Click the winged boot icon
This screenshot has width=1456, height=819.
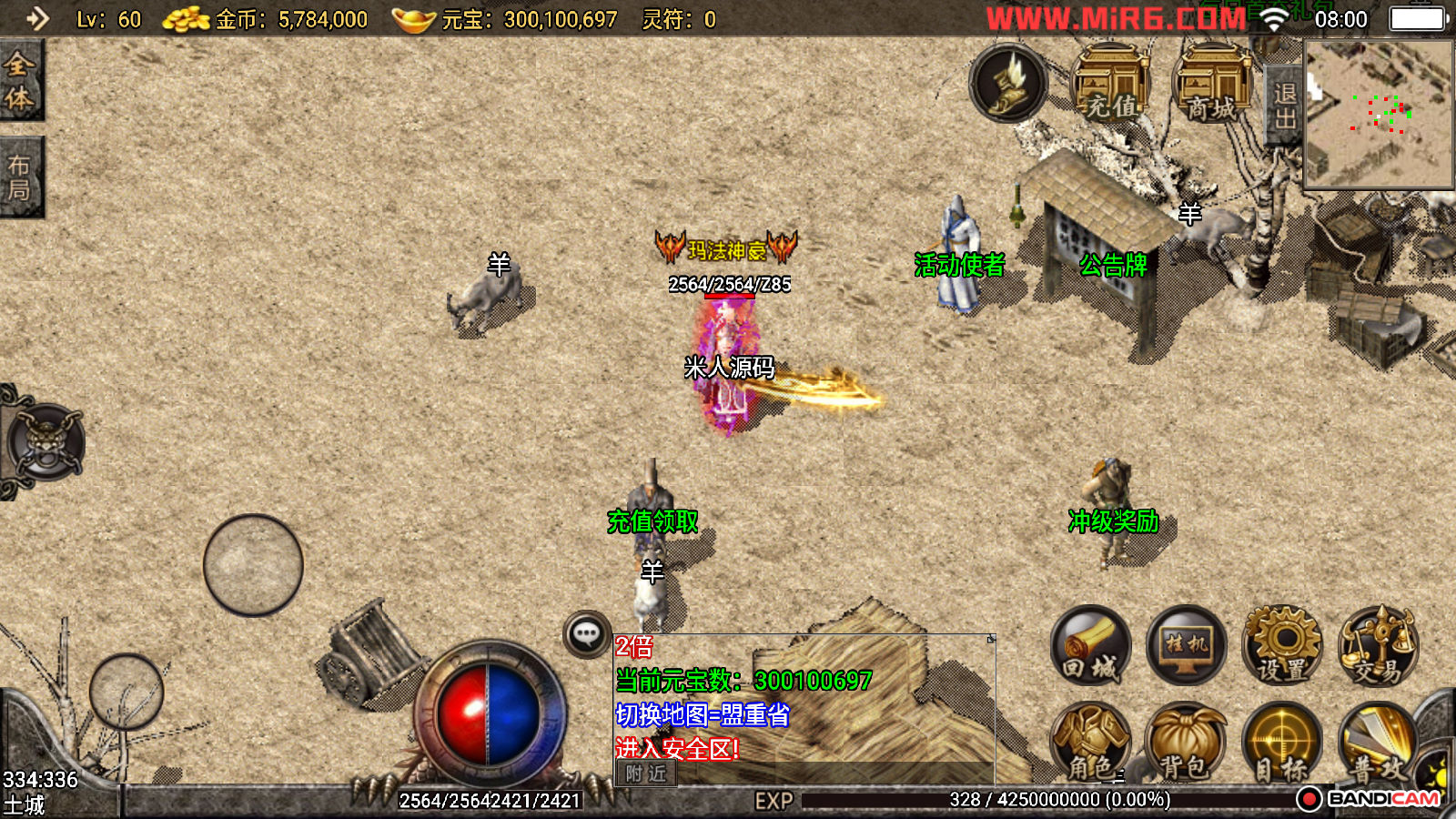(x=1008, y=84)
